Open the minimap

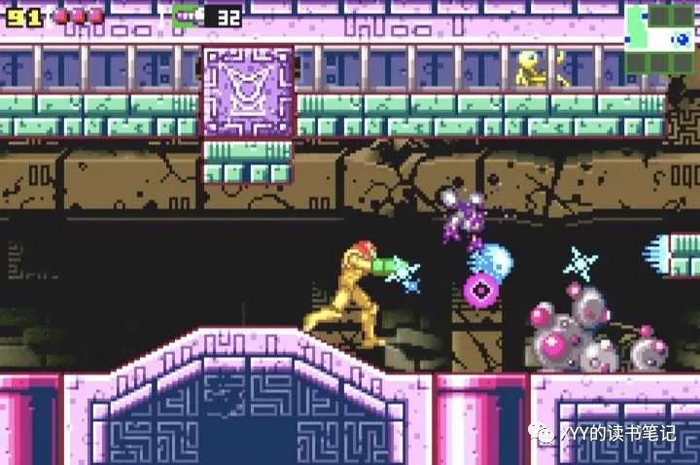tap(659, 37)
